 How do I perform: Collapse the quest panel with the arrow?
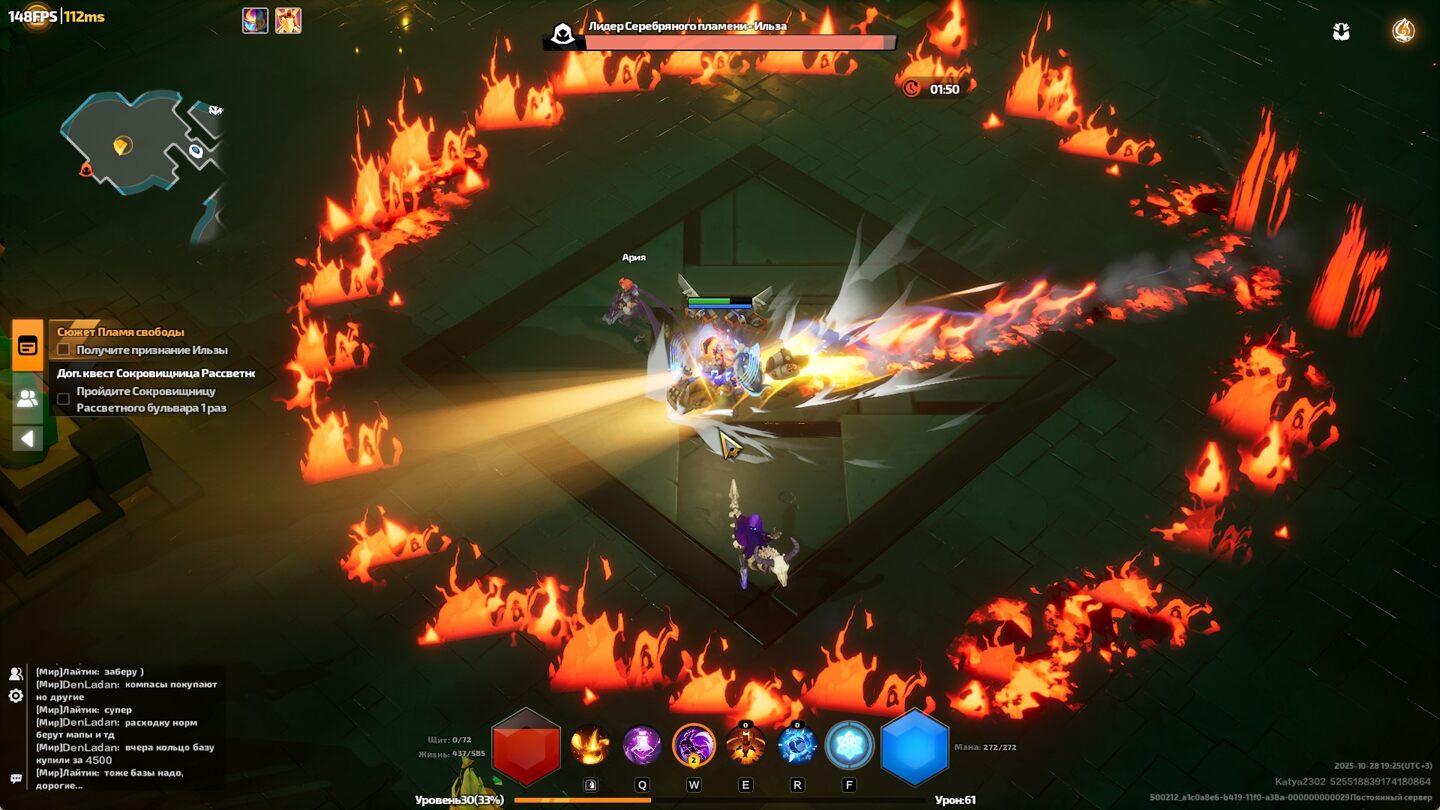[x=28, y=438]
